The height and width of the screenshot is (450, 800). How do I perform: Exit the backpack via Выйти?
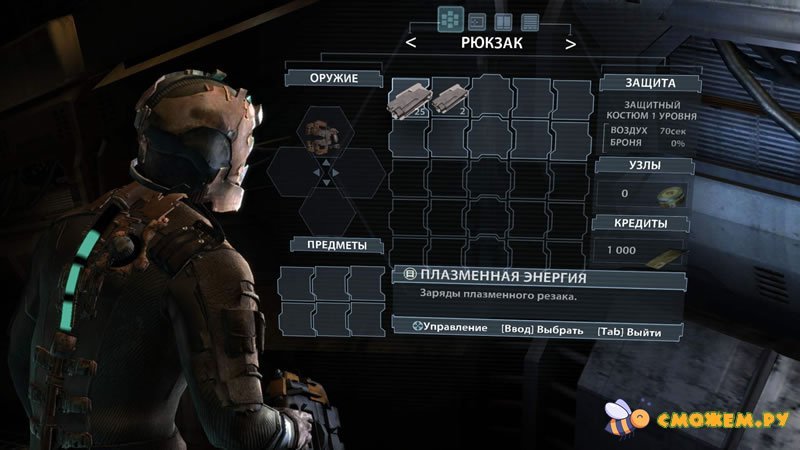628,329
